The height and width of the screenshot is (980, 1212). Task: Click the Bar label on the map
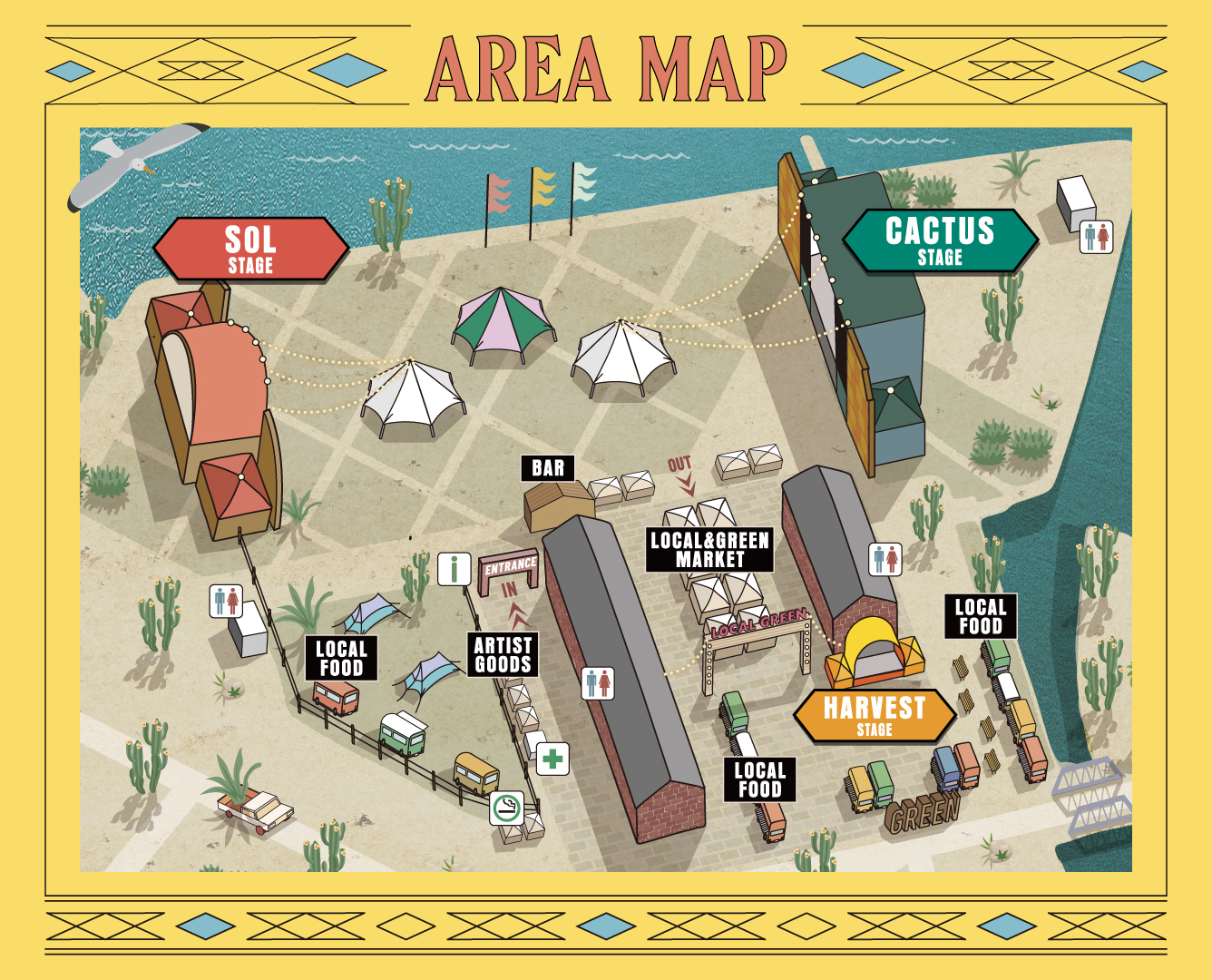[548, 468]
